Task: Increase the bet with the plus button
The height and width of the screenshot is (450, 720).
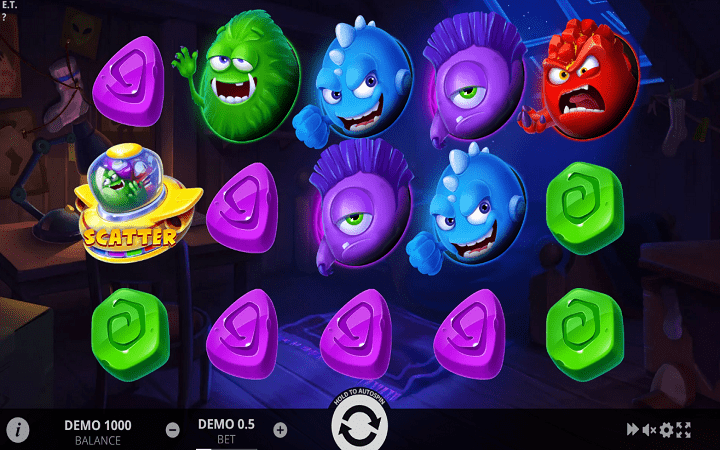Action: pyautogui.click(x=280, y=430)
